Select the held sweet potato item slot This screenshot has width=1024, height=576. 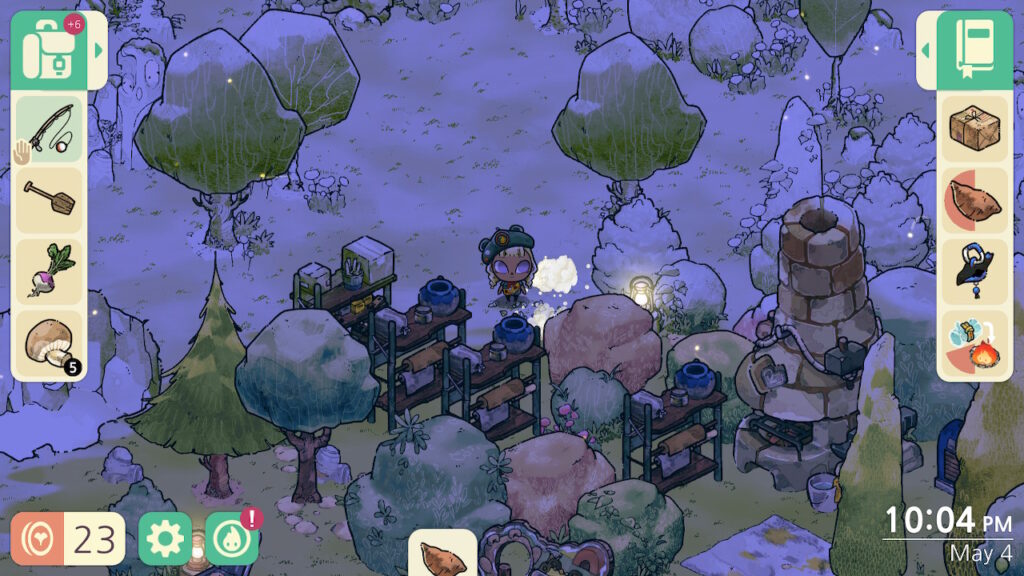coord(442,555)
